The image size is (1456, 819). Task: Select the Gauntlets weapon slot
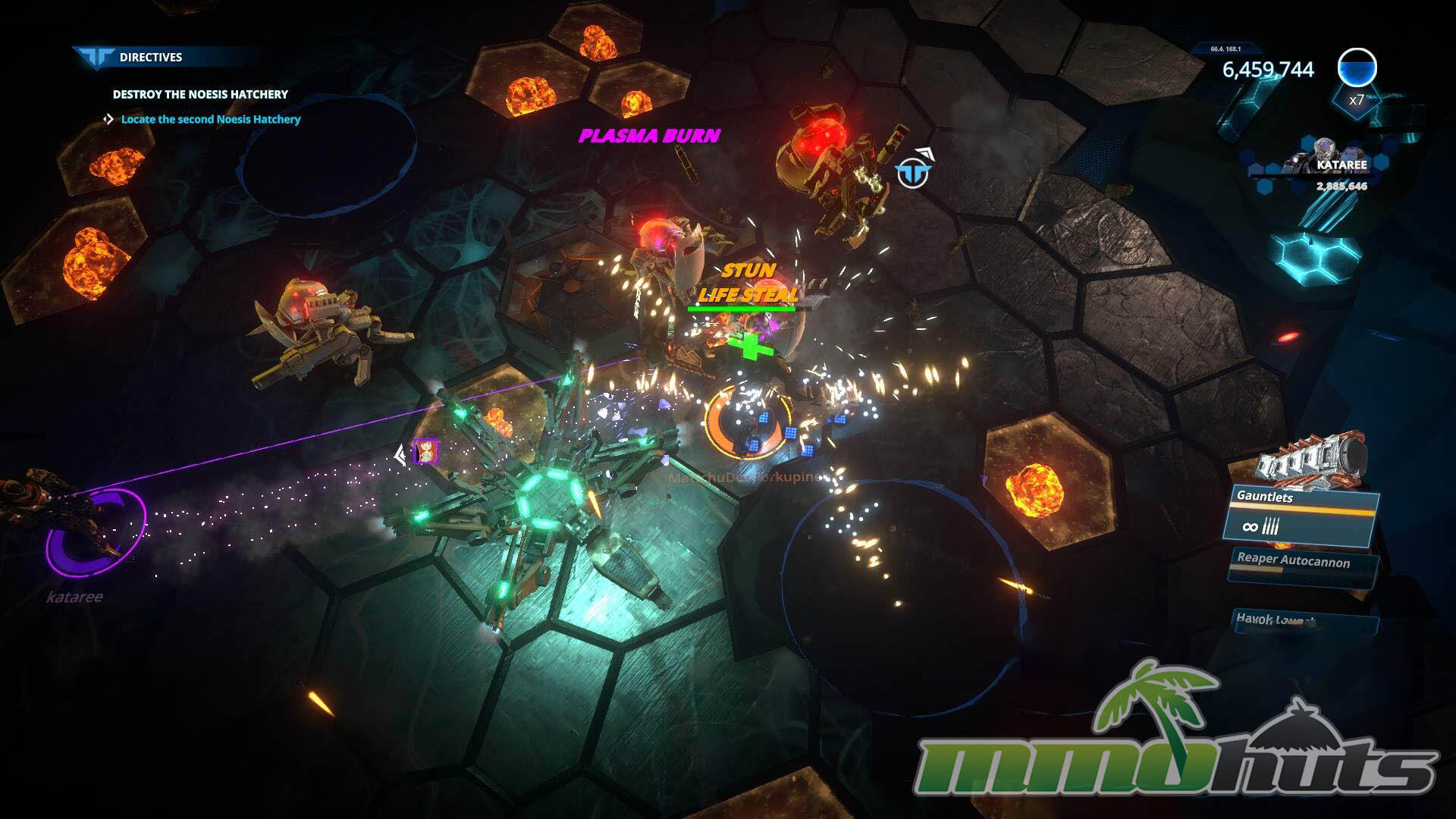click(x=1301, y=516)
